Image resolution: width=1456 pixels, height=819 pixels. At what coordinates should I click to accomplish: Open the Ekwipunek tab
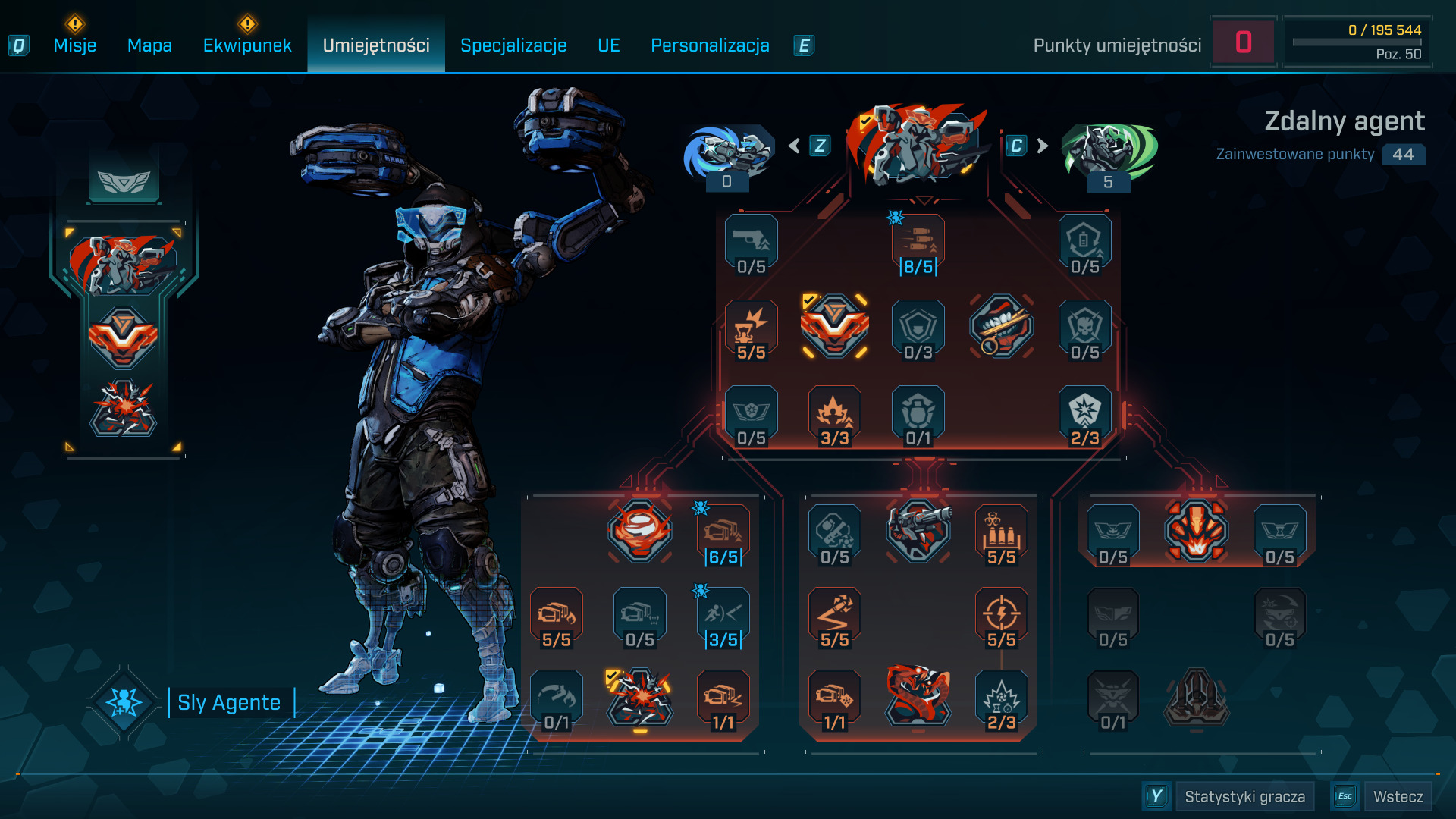[247, 45]
